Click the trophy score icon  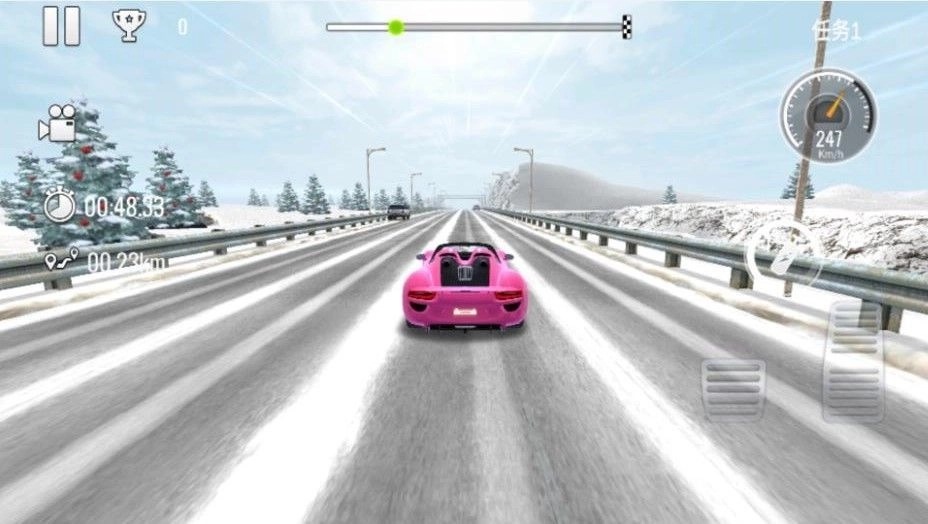click(128, 25)
